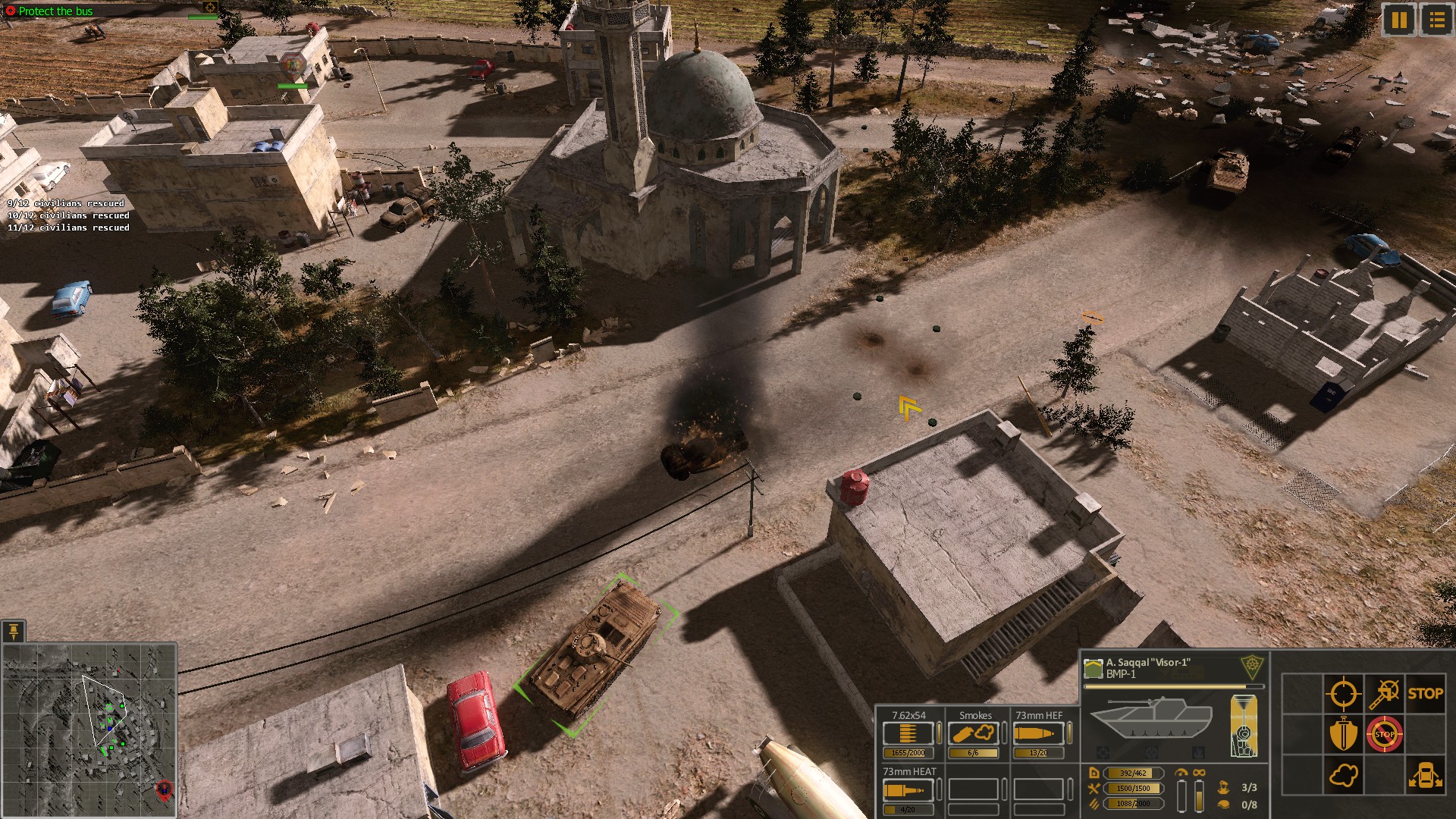Open the "Protect the bus" objective

[55, 11]
